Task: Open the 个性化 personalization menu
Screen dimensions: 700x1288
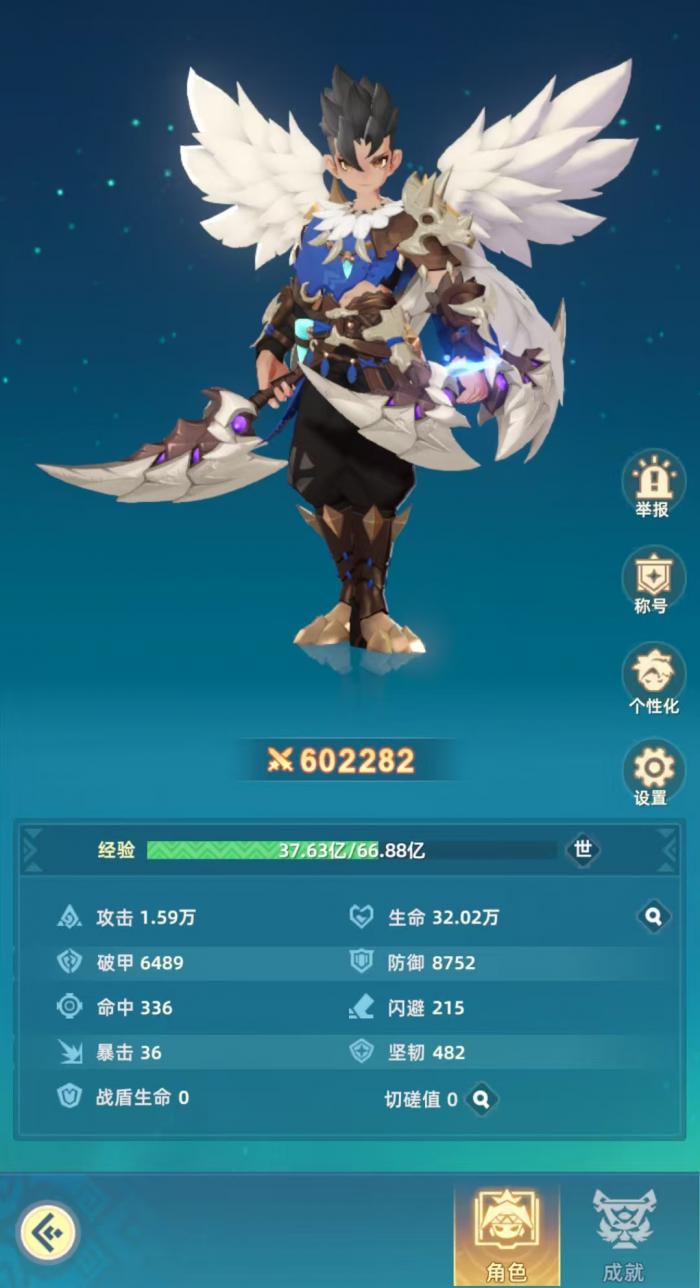Action: 653,674
